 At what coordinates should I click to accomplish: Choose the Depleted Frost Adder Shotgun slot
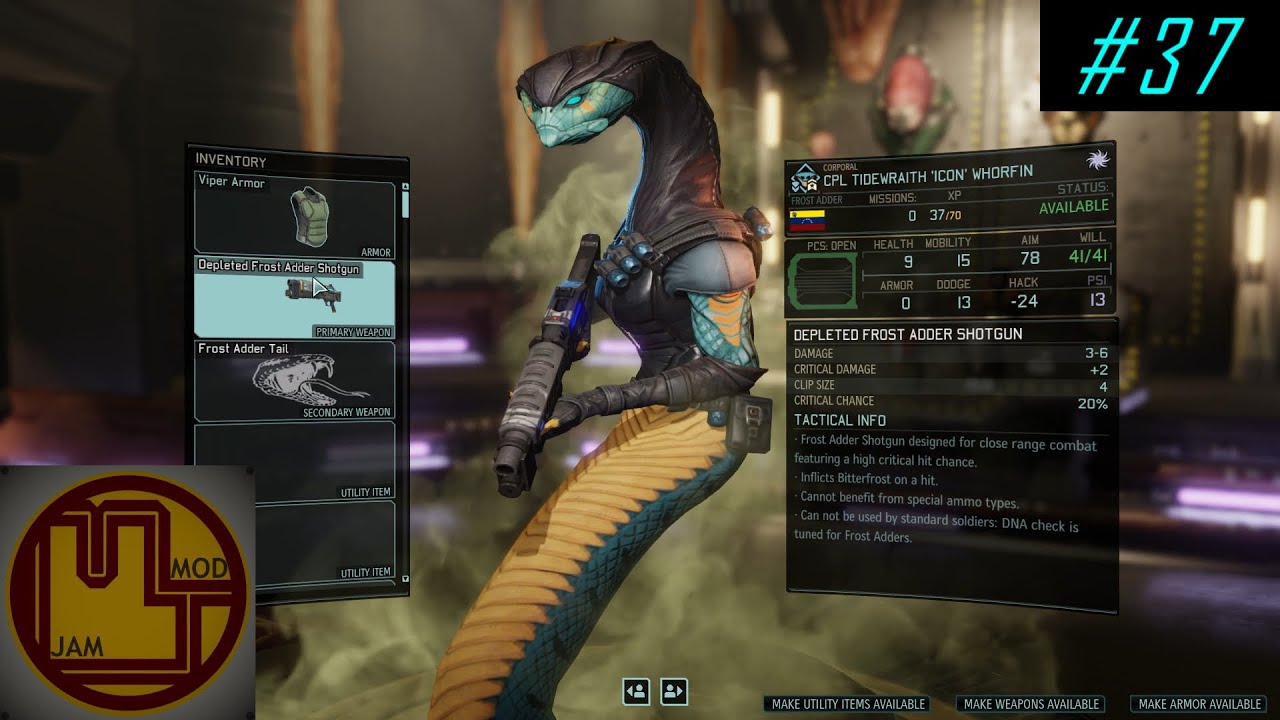coord(295,298)
